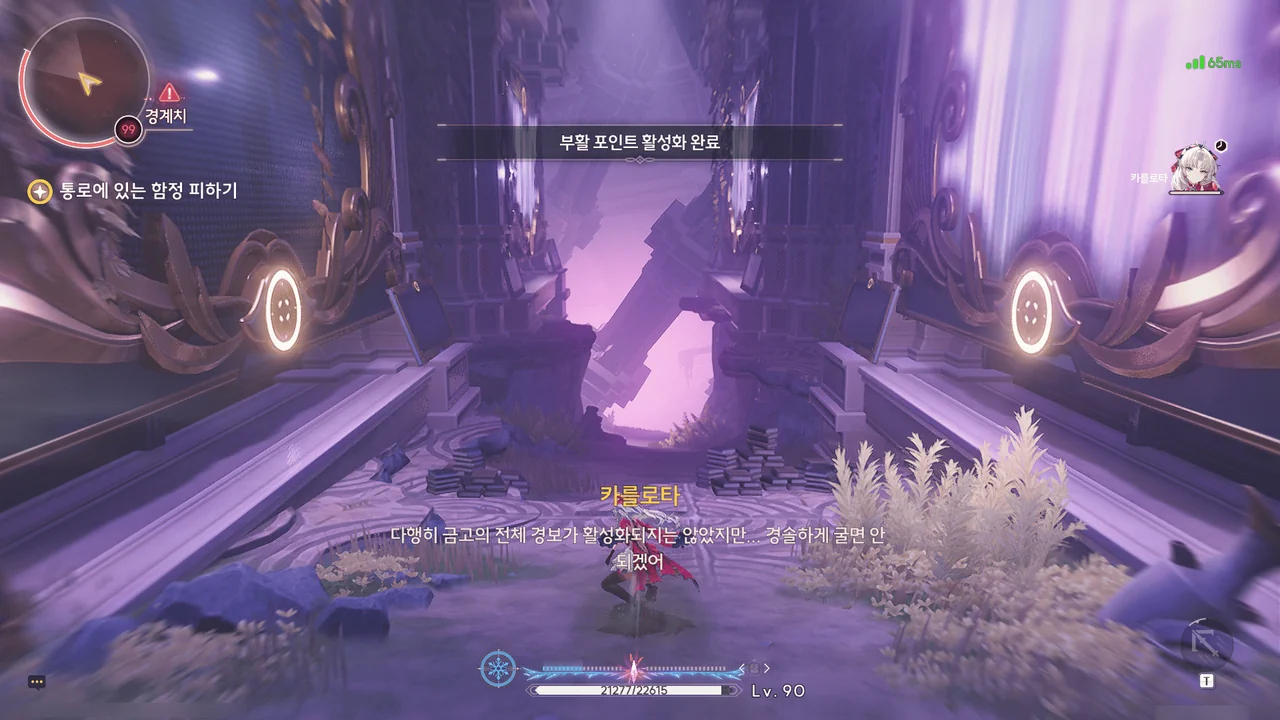Open the circular minimap

(86, 77)
